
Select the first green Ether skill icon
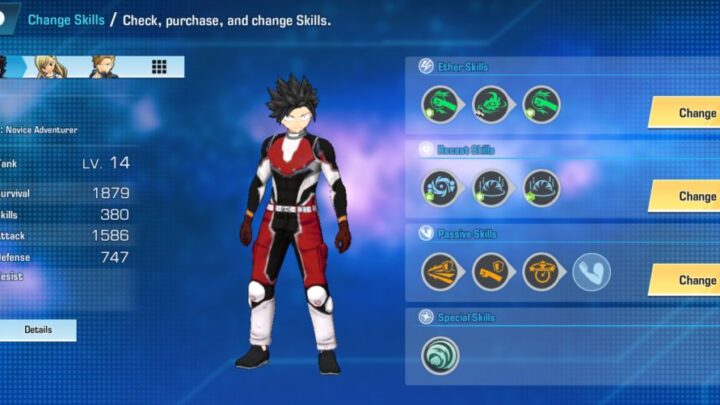pos(440,104)
